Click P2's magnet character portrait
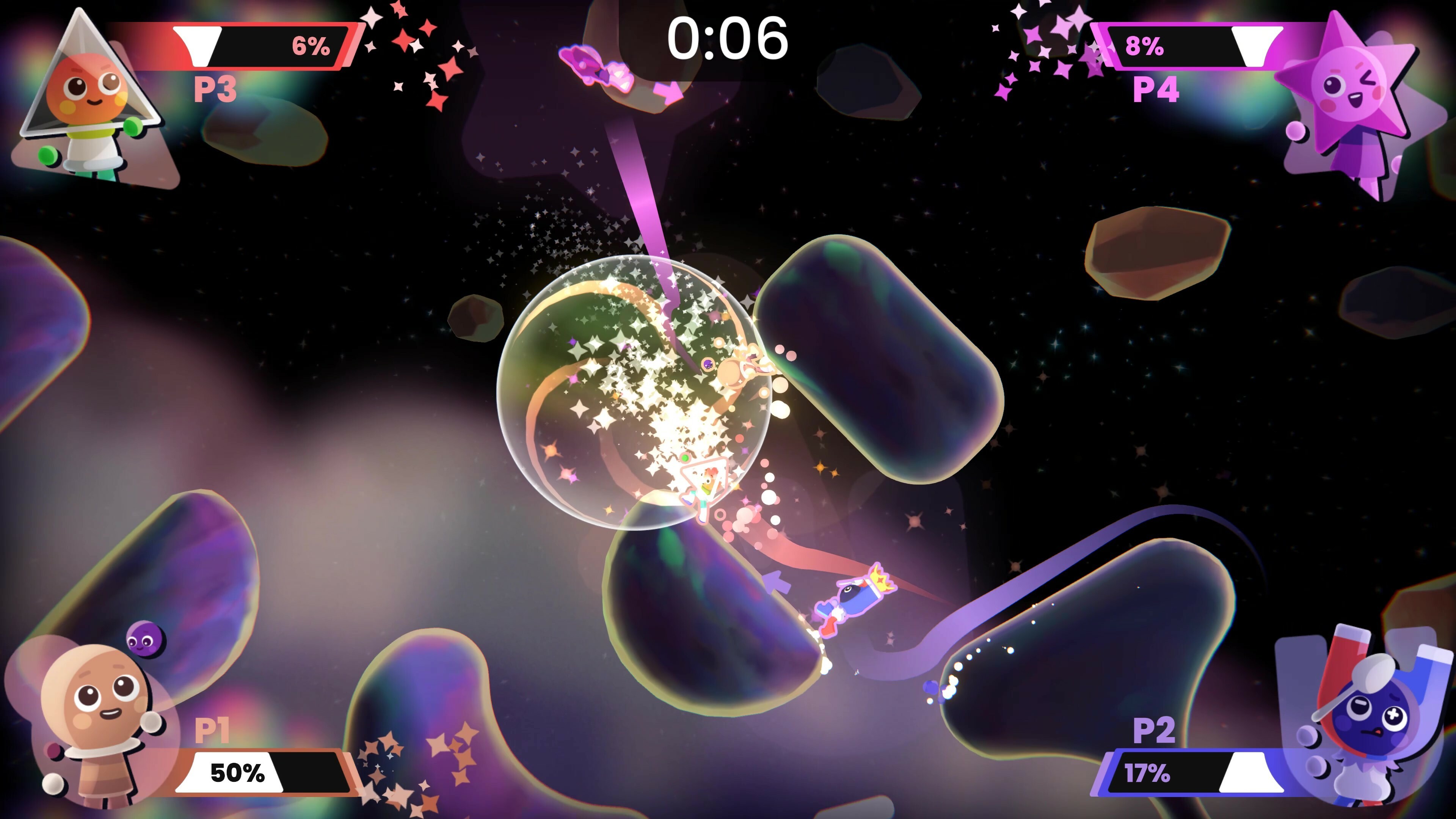1456x819 pixels. click(1368, 718)
